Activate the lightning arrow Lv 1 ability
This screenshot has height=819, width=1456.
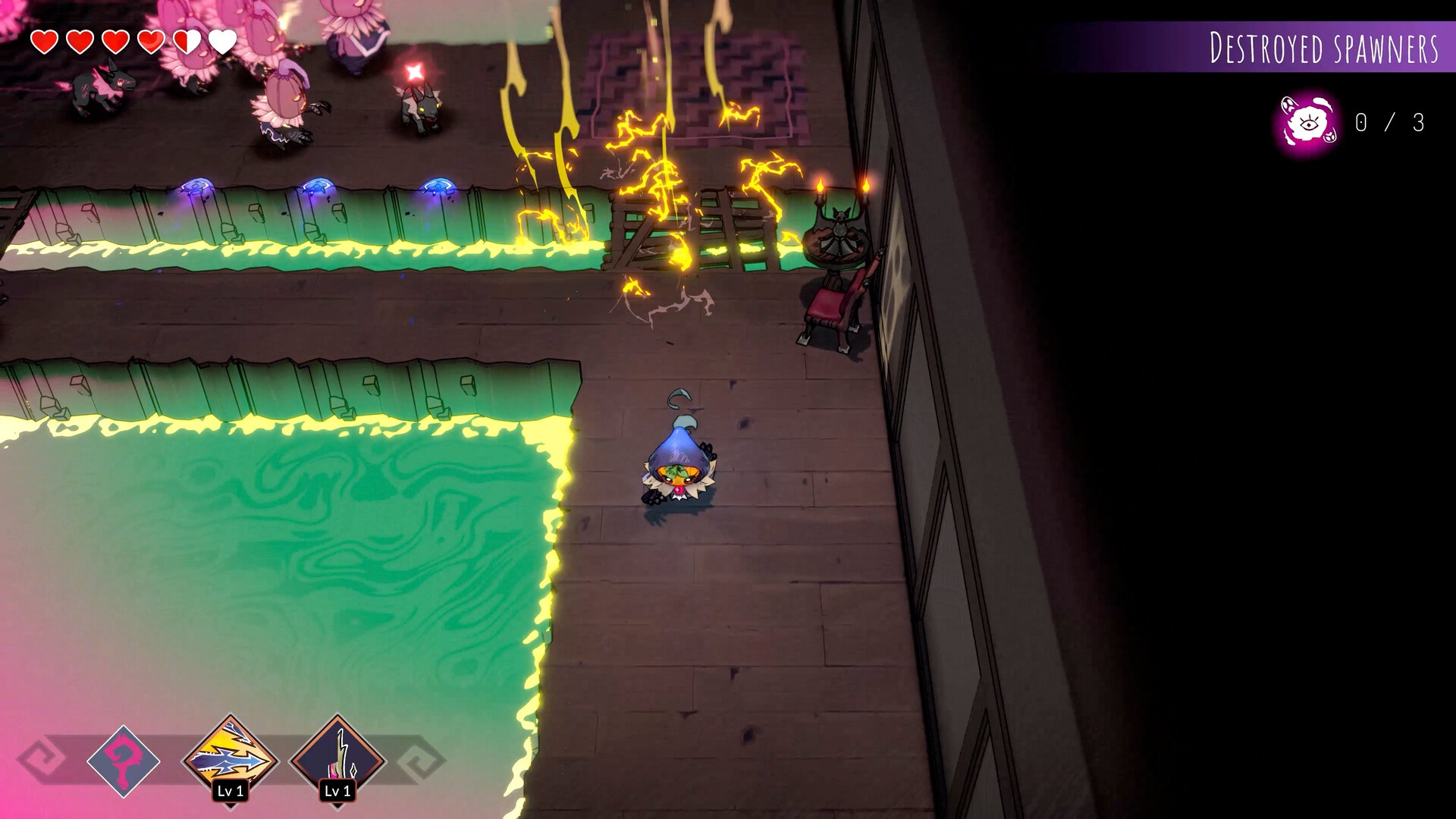231,758
